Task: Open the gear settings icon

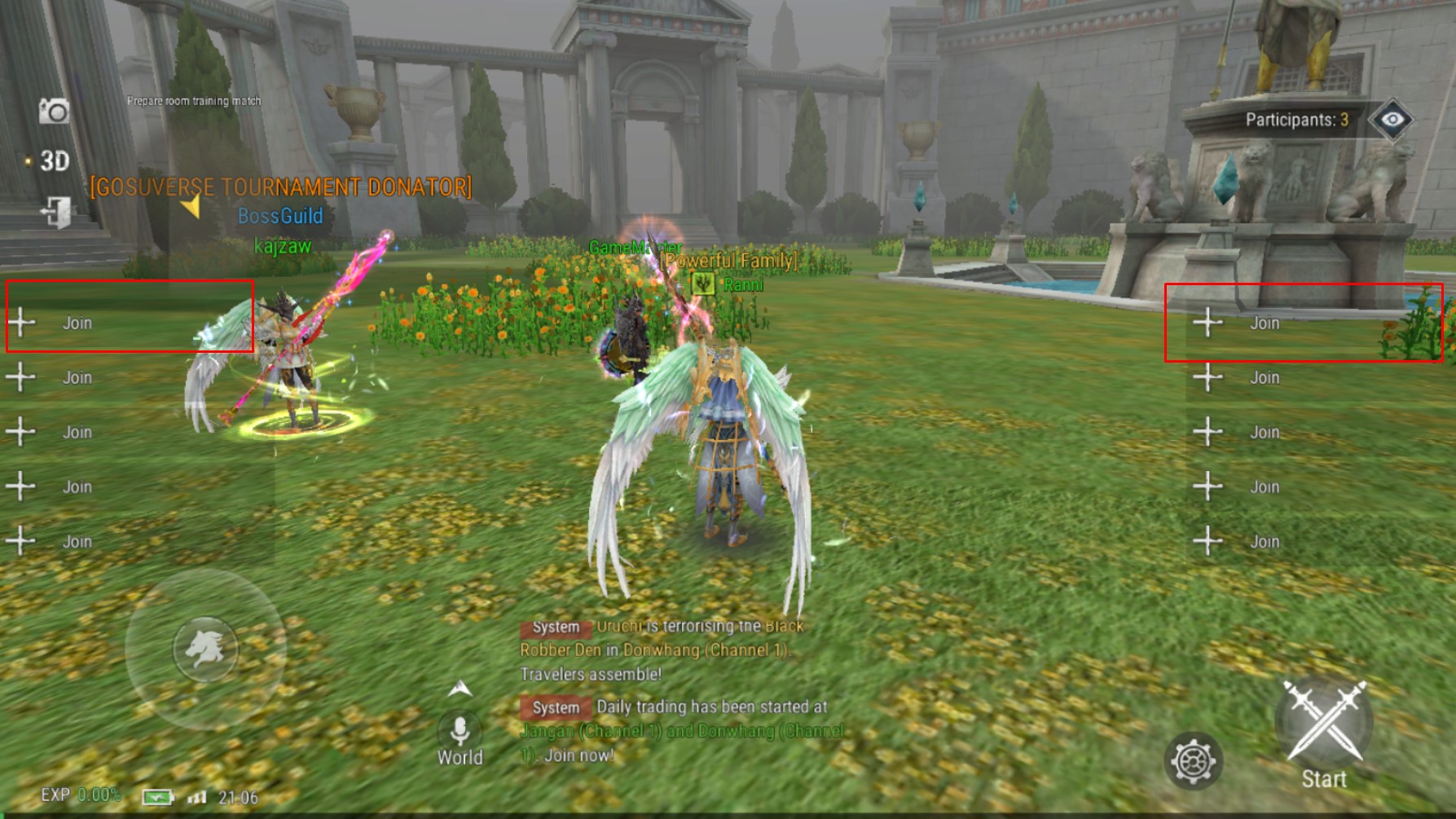Action: click(1193, 761)
